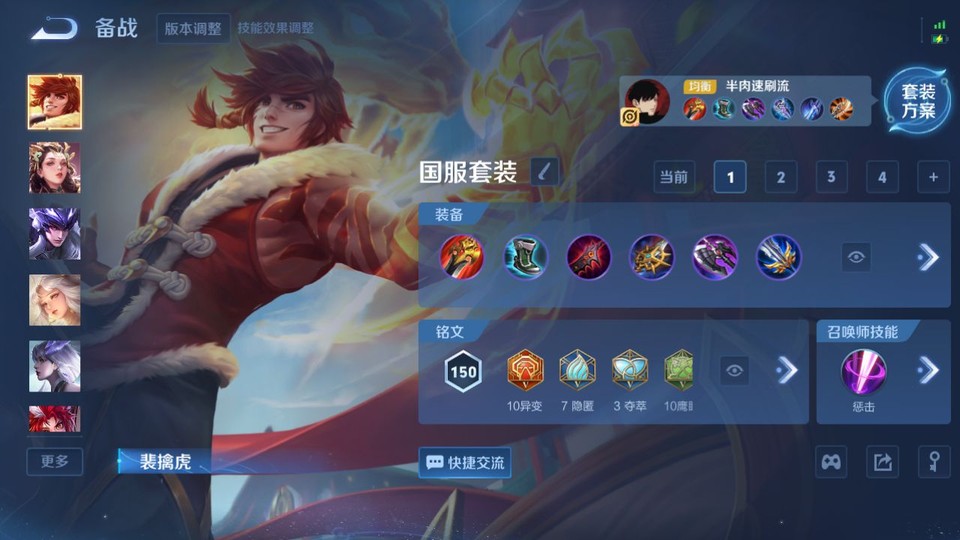The height and width of the screenshot is (540, 960).
Task: Open 快捷交流 quick chat
Action: [x=465, y=462]
